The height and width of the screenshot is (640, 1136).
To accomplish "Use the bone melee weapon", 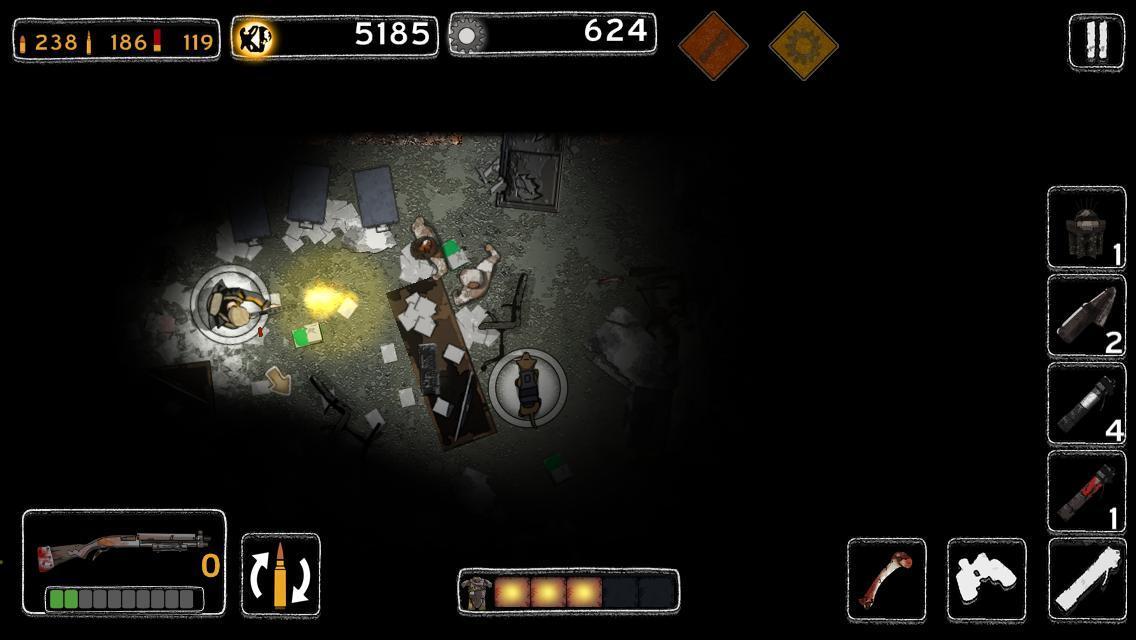I will pyautogui.click(x=886, y=578).
